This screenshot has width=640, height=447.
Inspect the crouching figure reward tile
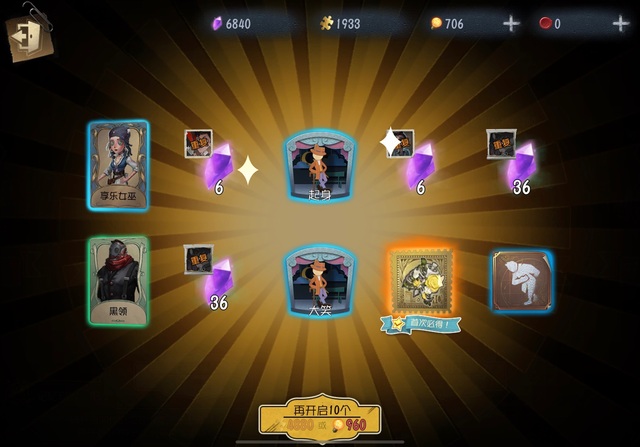tap(521, 281)
